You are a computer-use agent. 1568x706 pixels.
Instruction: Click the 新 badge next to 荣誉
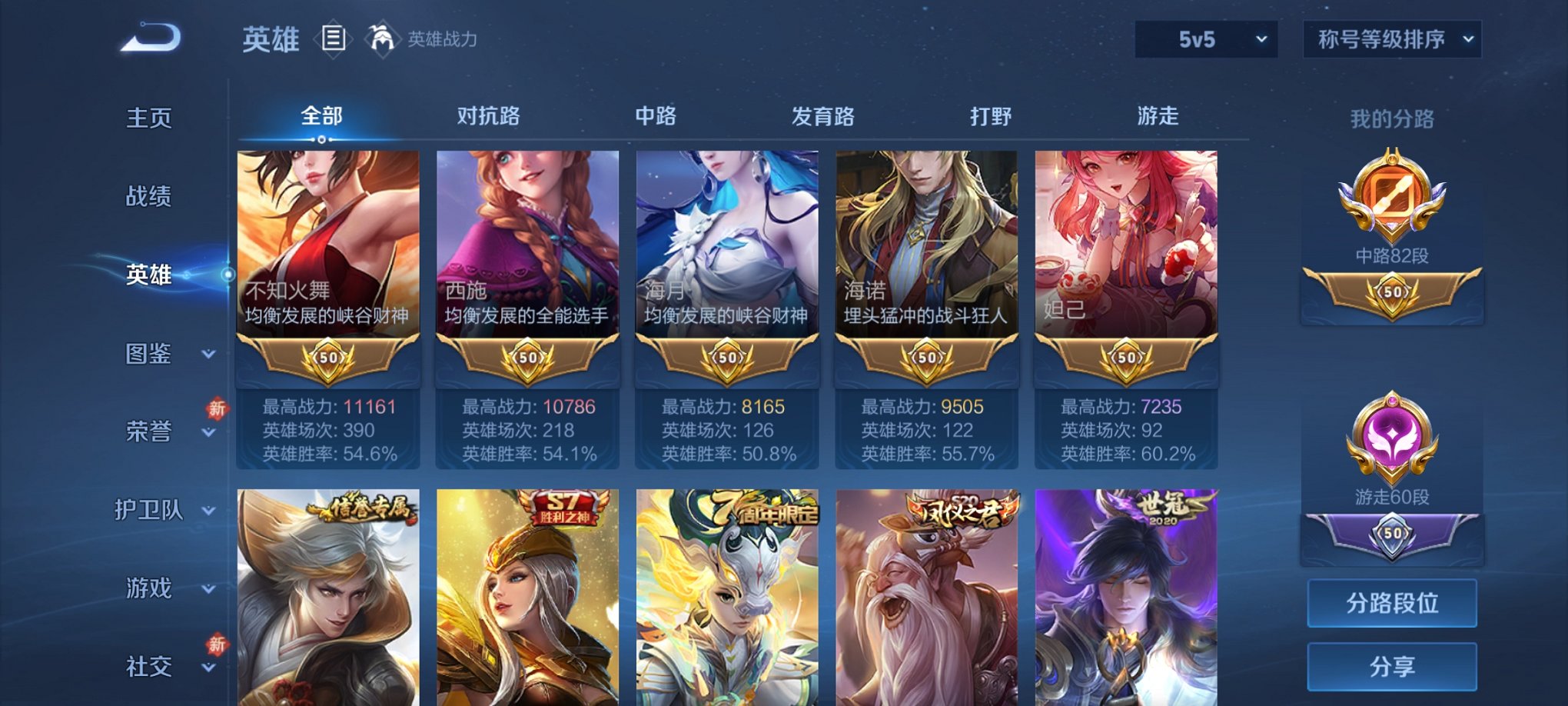pos(218,410)
